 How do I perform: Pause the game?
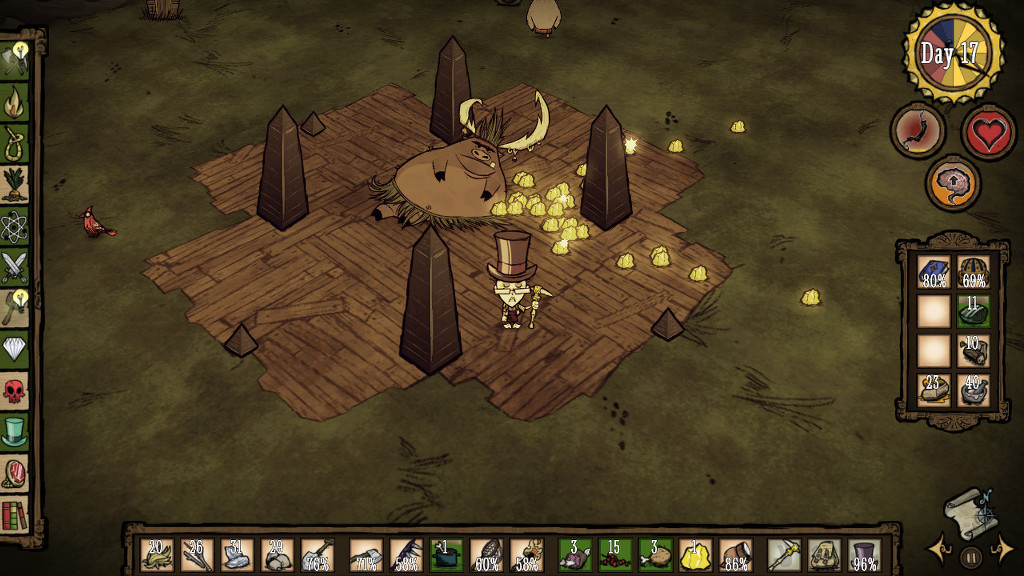[x=970, y=555]
